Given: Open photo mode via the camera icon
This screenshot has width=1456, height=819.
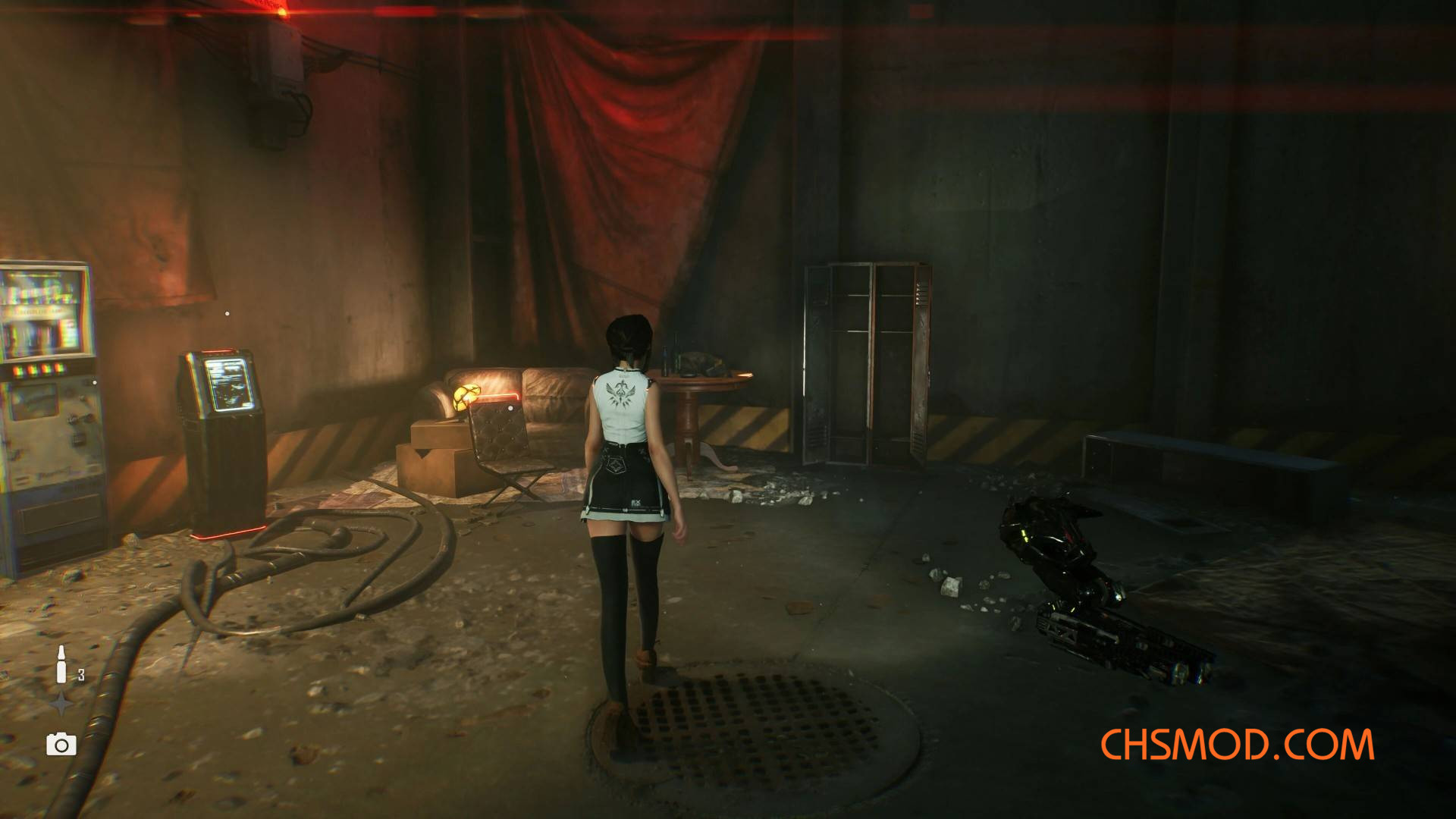Looking at the screenshot, I should [61, 744].
